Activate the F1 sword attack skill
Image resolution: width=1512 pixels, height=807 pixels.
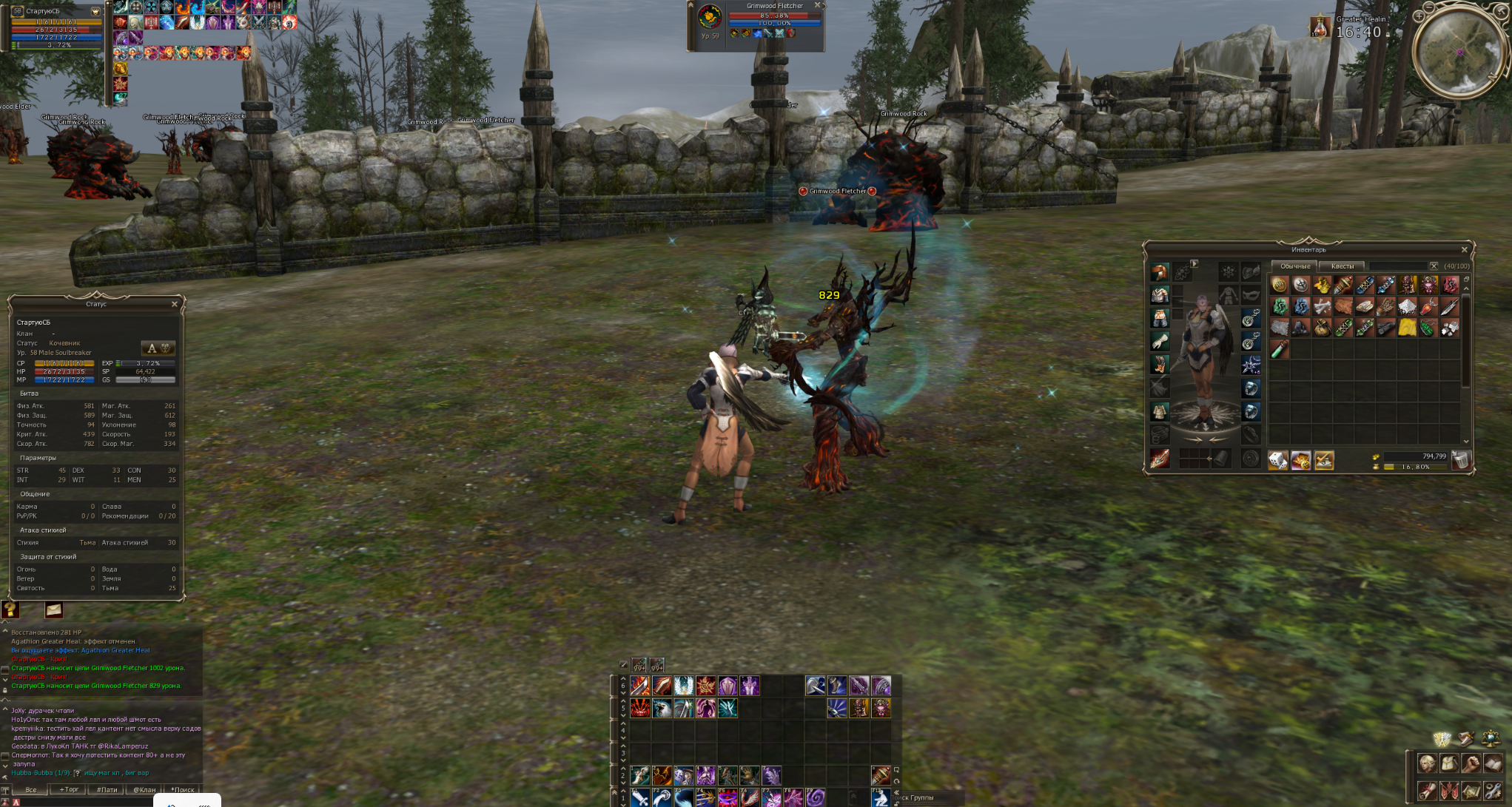tap(640, 798)
